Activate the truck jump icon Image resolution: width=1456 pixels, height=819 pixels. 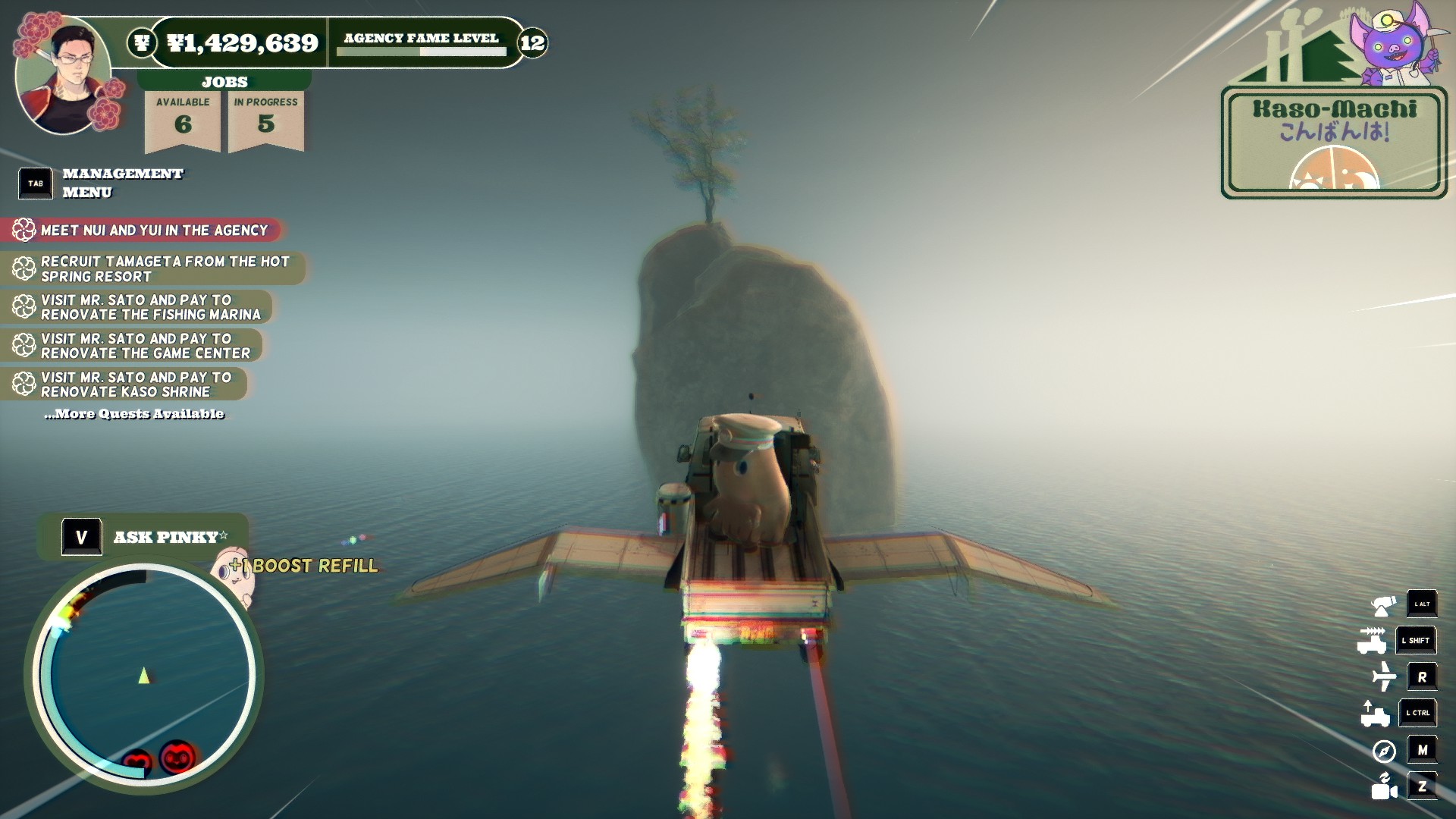(x=1374, y=713)
